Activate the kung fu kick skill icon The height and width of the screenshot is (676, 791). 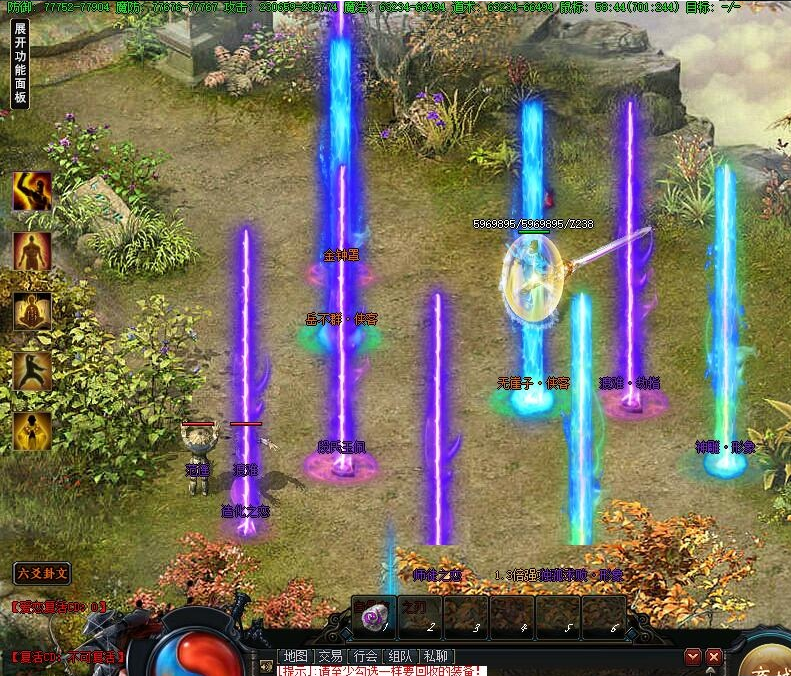(32, 371)
